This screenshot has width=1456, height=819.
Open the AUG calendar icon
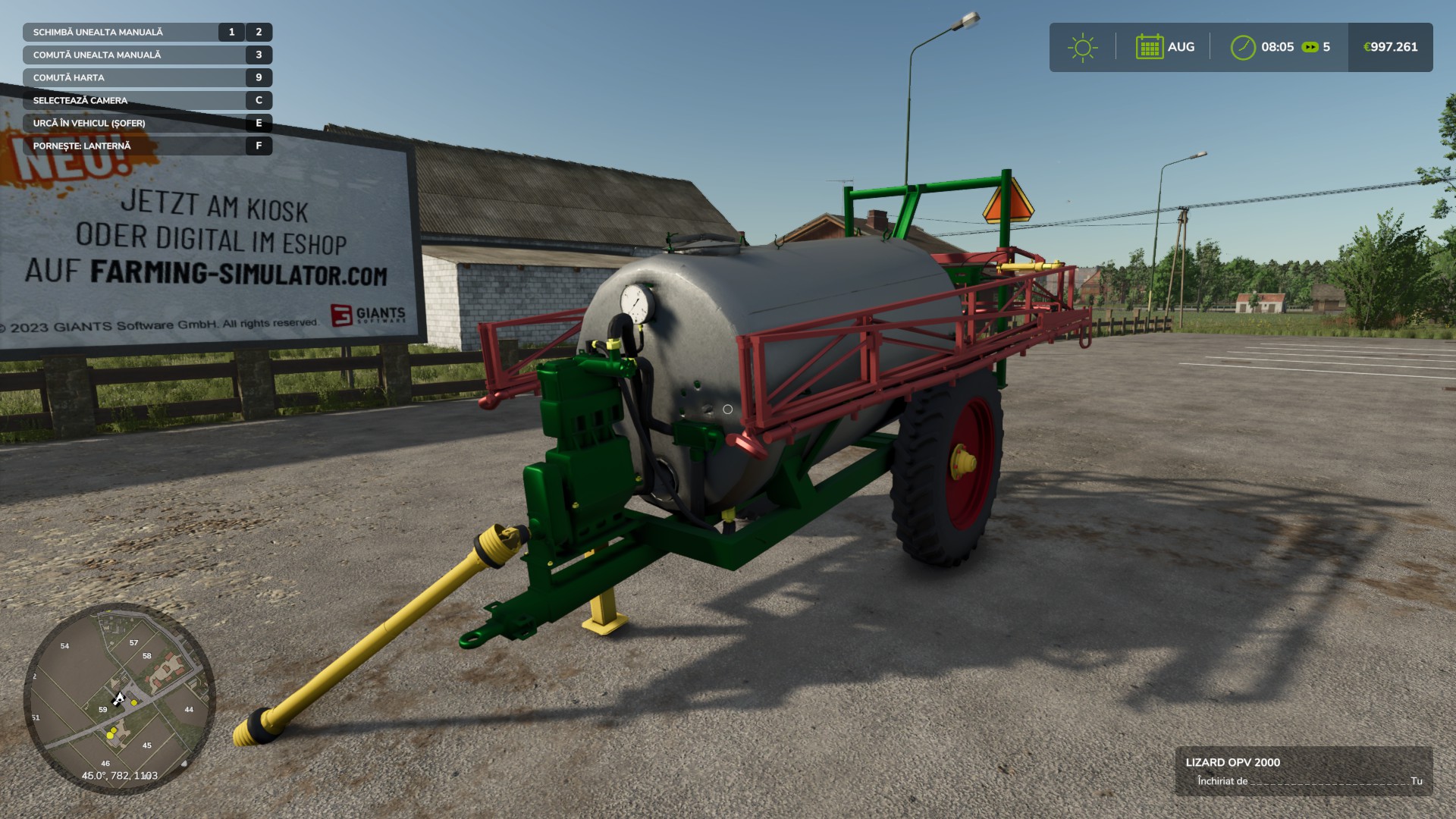pyautogui.click(x=1150, y=47)
